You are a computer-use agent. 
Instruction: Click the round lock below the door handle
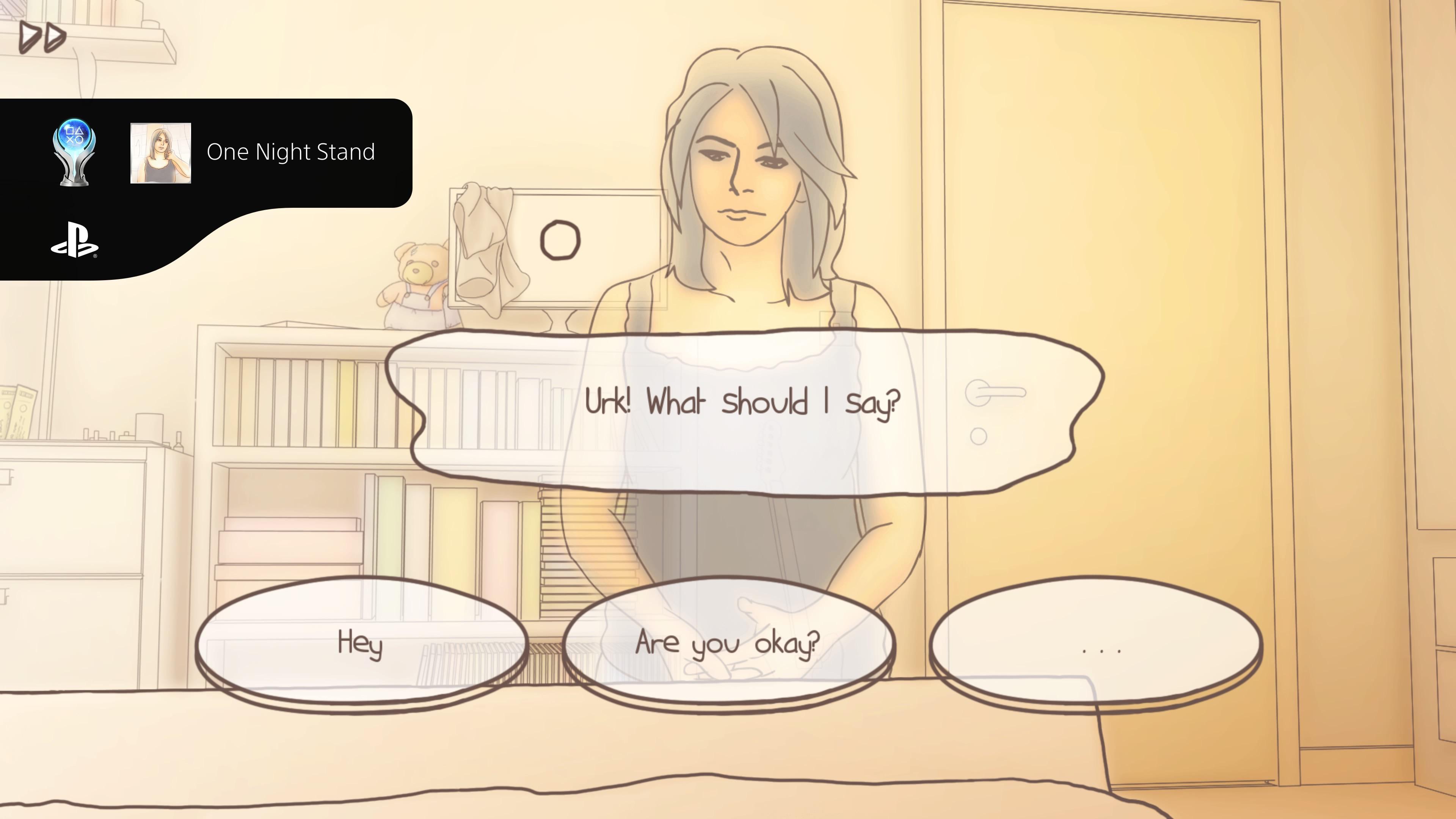979,436
